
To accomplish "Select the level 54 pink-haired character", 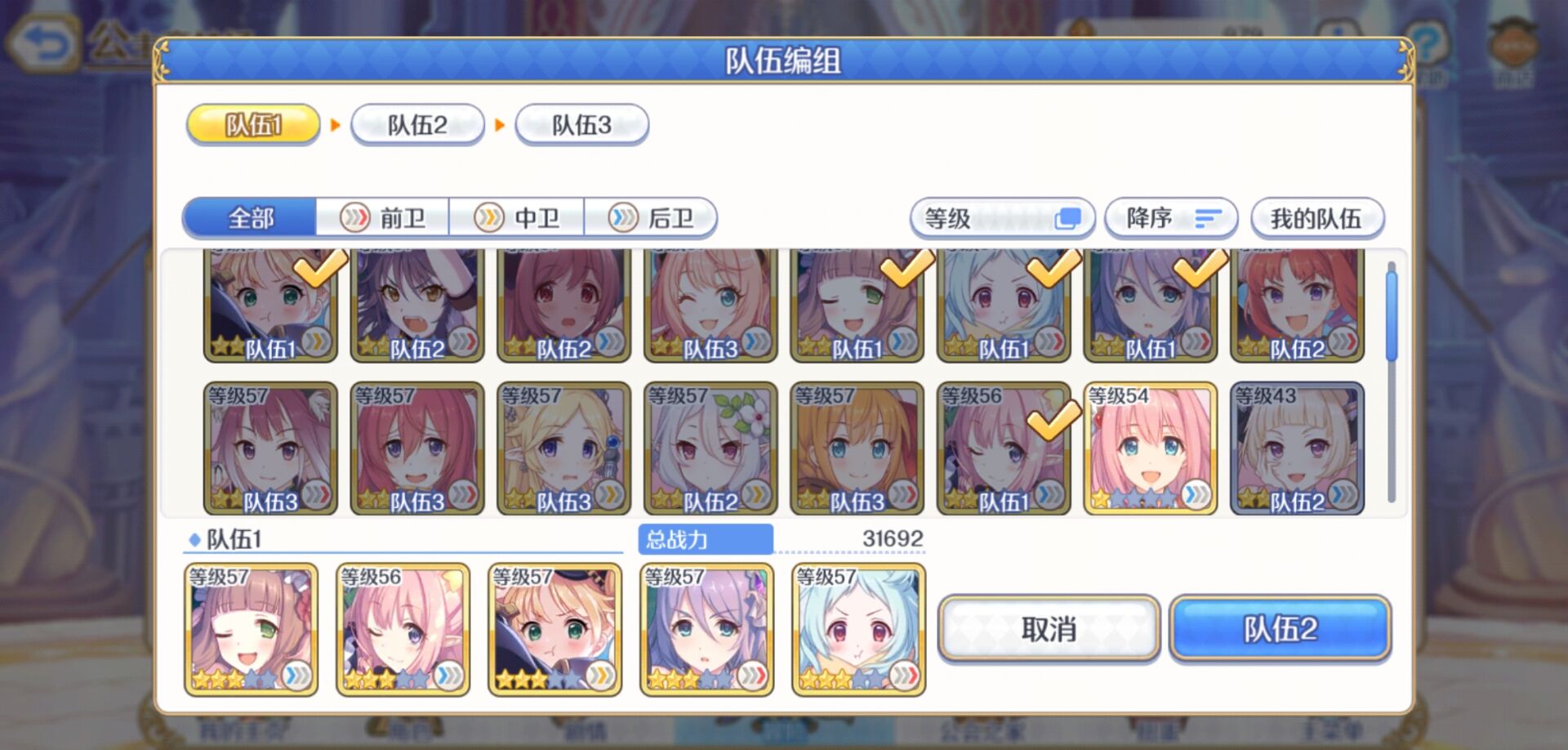I will (x=1150, y=449).
